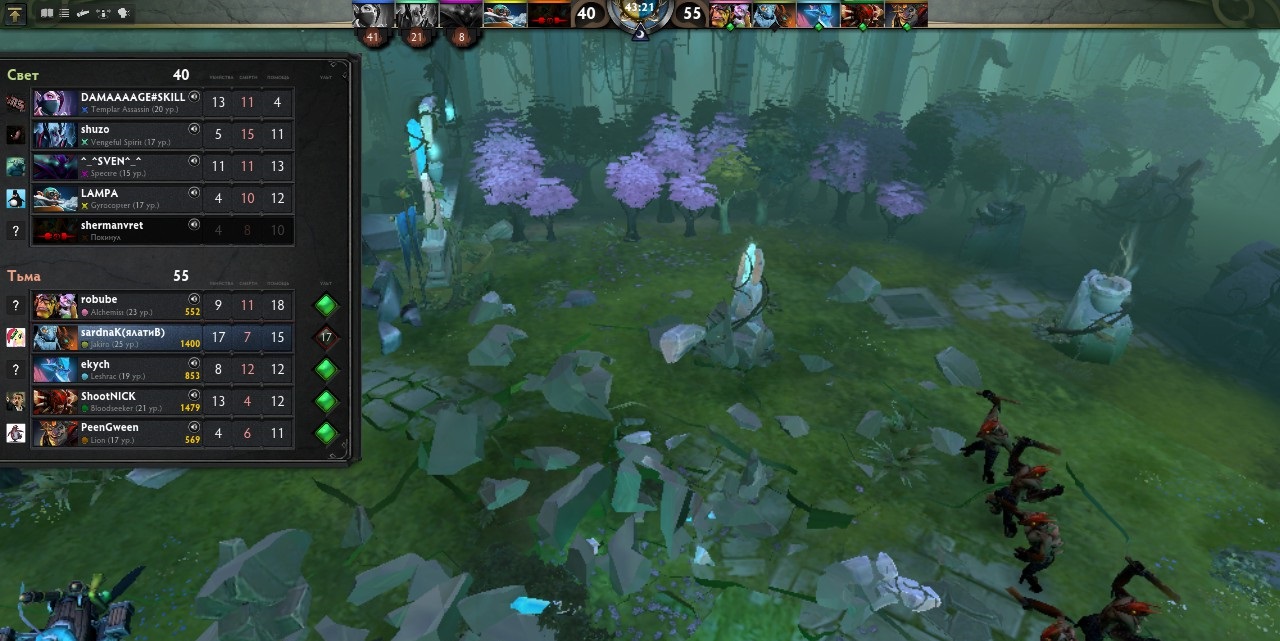Select Templar Assassin portrait in top bar
Image resolution: width=1280 pixels, height=641 pixels.
tap(373, 14)
